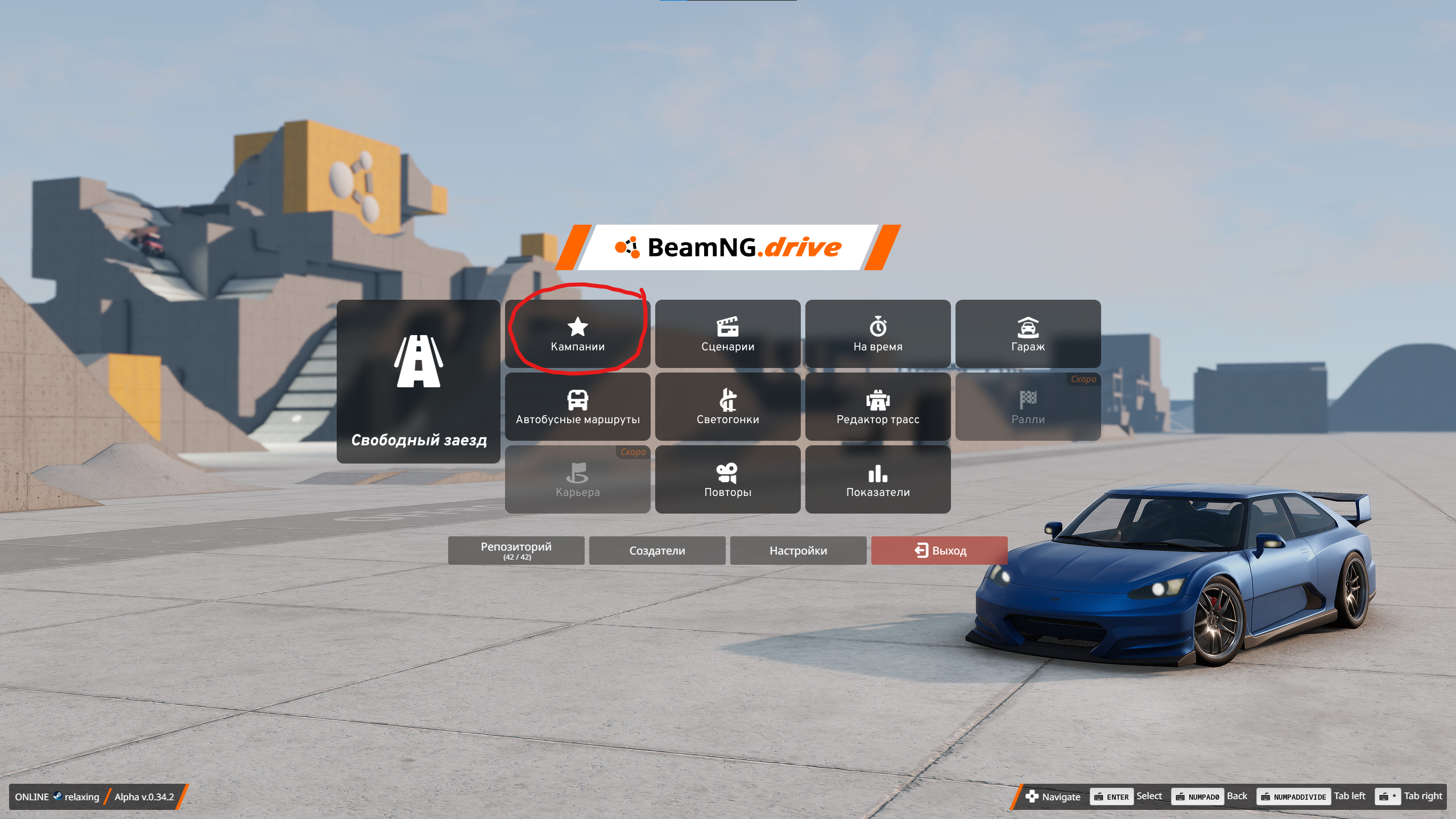Image resolution: width=1456 pixels, height=819 pixels.
Task: Open the Свободный заезд free roam tile
Action: pyautogui.click(x=418, y=381)
